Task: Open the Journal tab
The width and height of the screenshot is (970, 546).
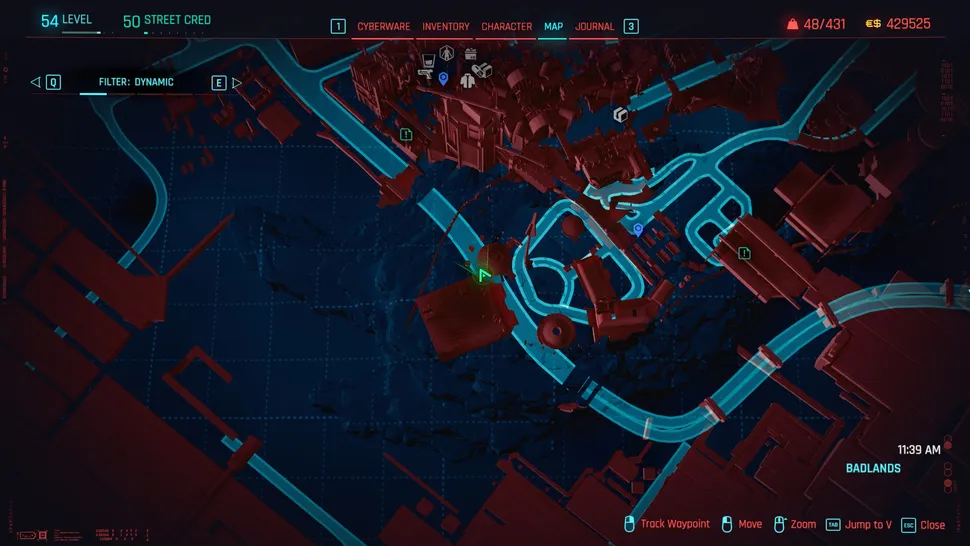Action: tap(594, 27)
